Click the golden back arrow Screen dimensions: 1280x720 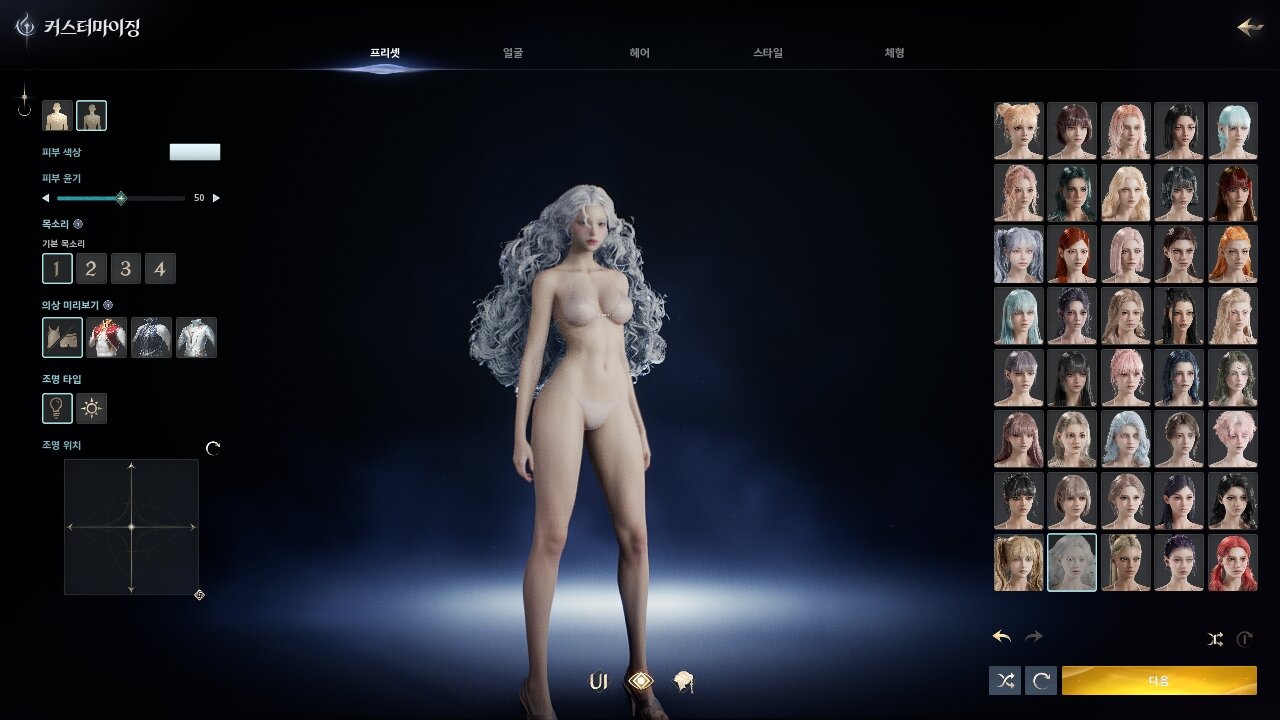pos(1250,27)
